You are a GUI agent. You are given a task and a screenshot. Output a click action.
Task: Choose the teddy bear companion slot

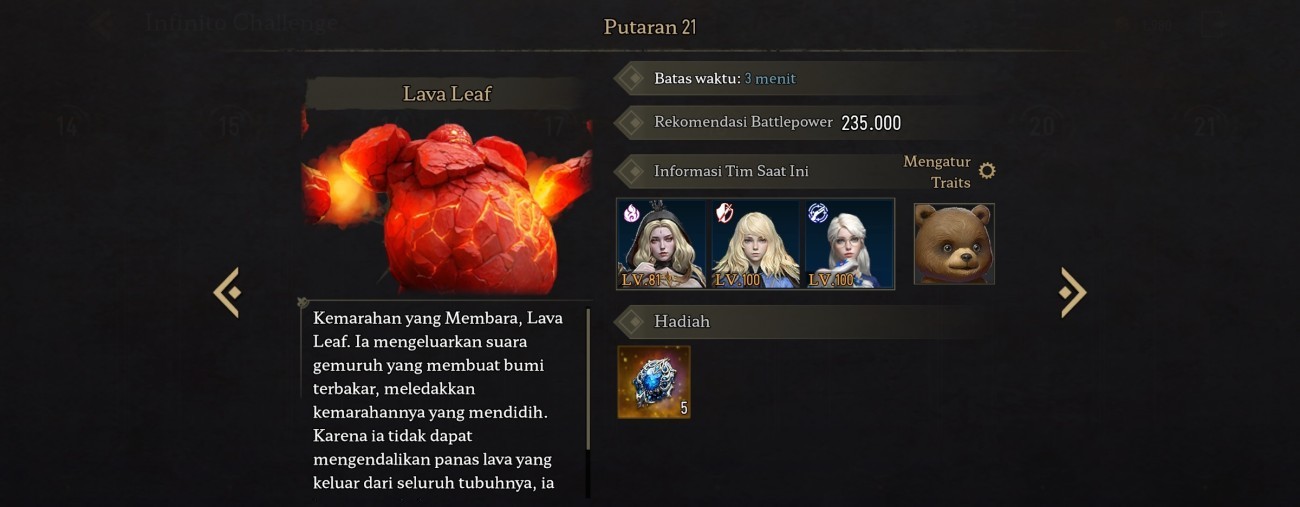[x=954, y=244]
